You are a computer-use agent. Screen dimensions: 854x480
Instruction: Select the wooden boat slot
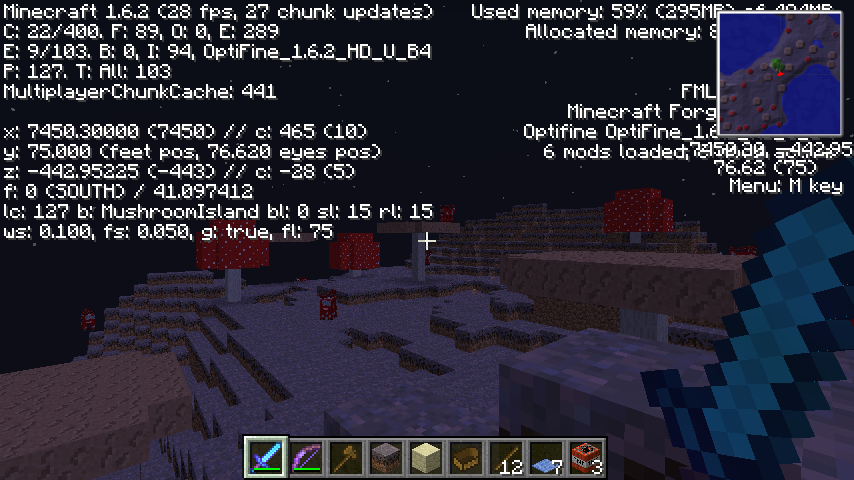point(467,458)
